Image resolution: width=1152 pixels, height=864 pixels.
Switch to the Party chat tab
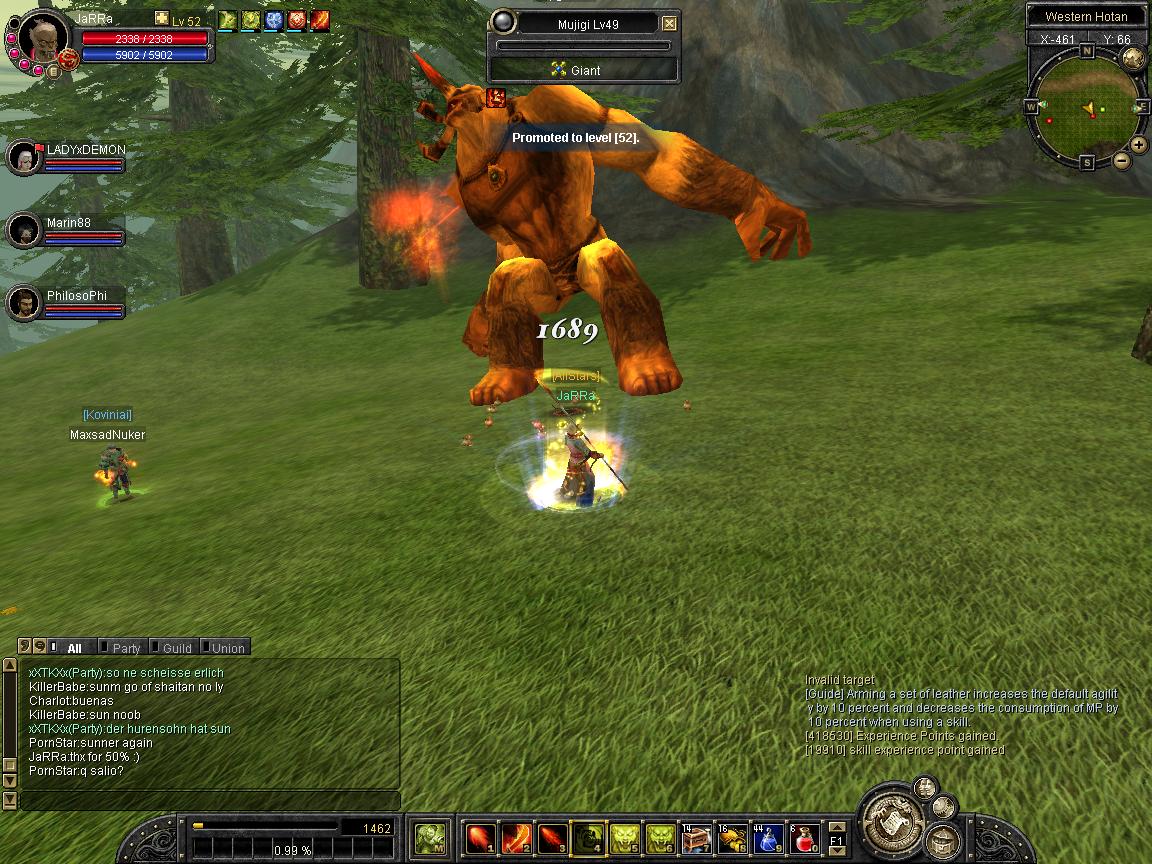(126, 648)
